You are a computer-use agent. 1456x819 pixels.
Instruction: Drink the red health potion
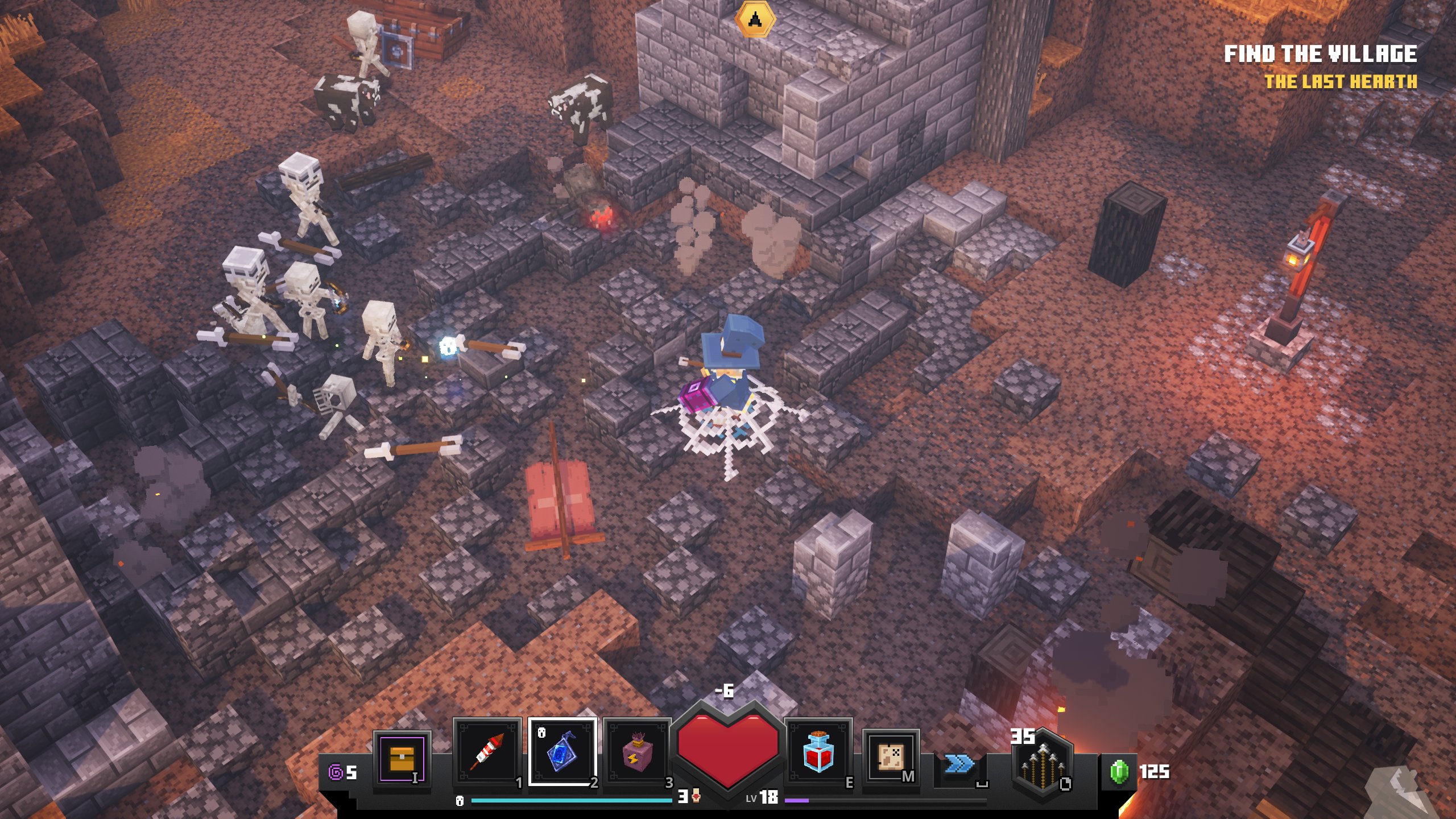[818, 752]
